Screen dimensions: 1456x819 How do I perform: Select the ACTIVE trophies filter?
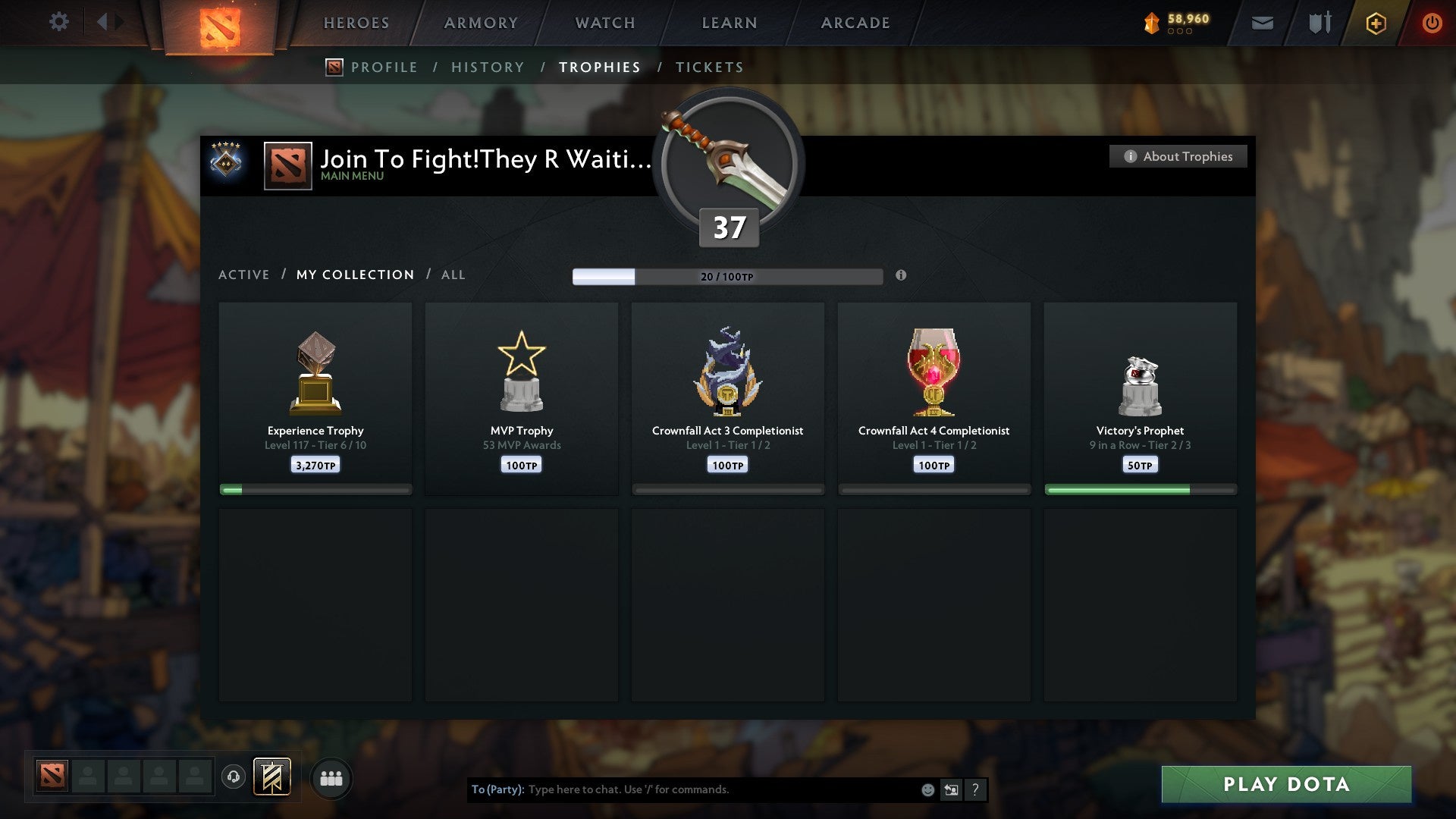[x=244, y=275]
